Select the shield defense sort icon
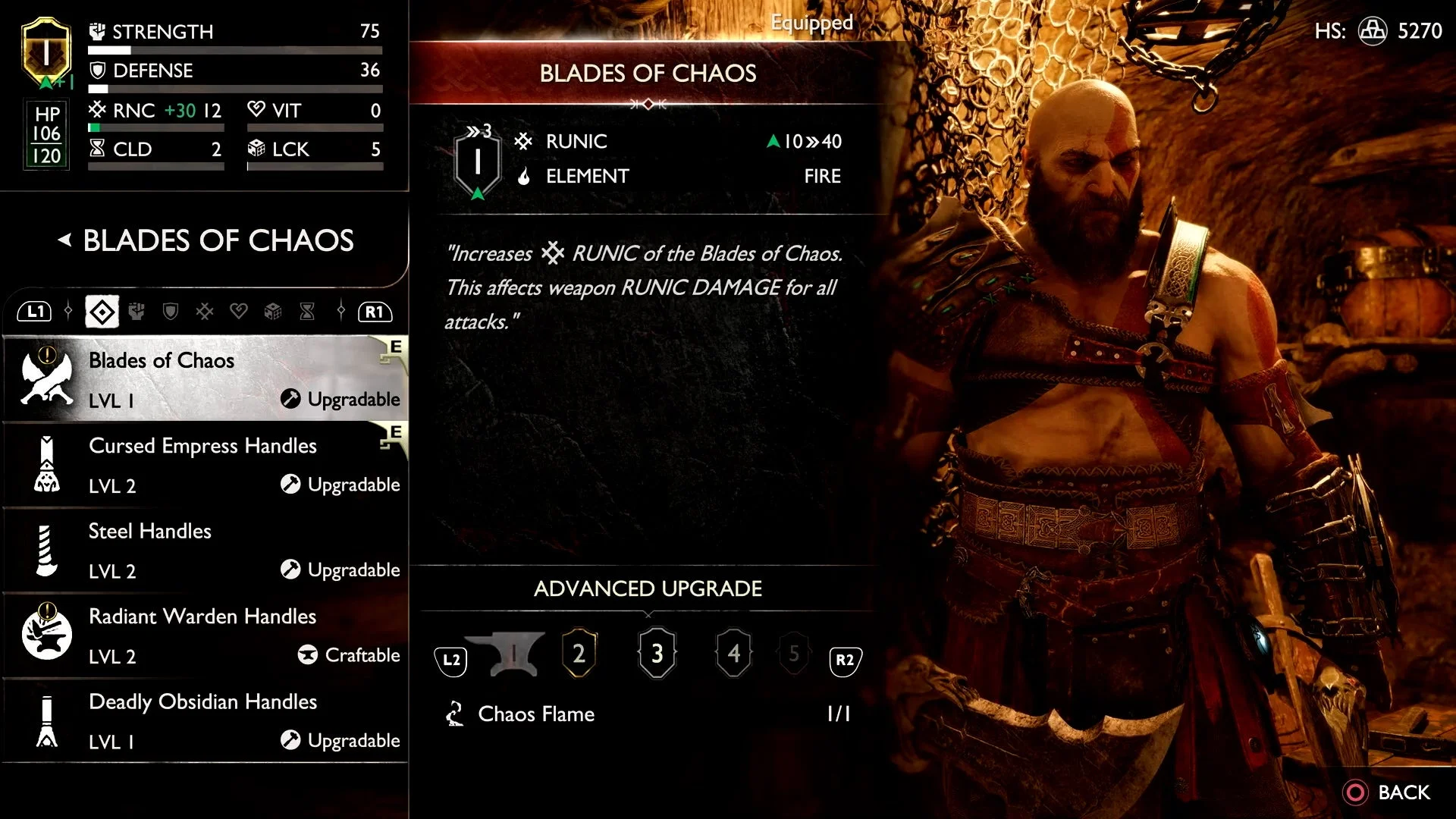1456x819 pixels. coord(171,311)
